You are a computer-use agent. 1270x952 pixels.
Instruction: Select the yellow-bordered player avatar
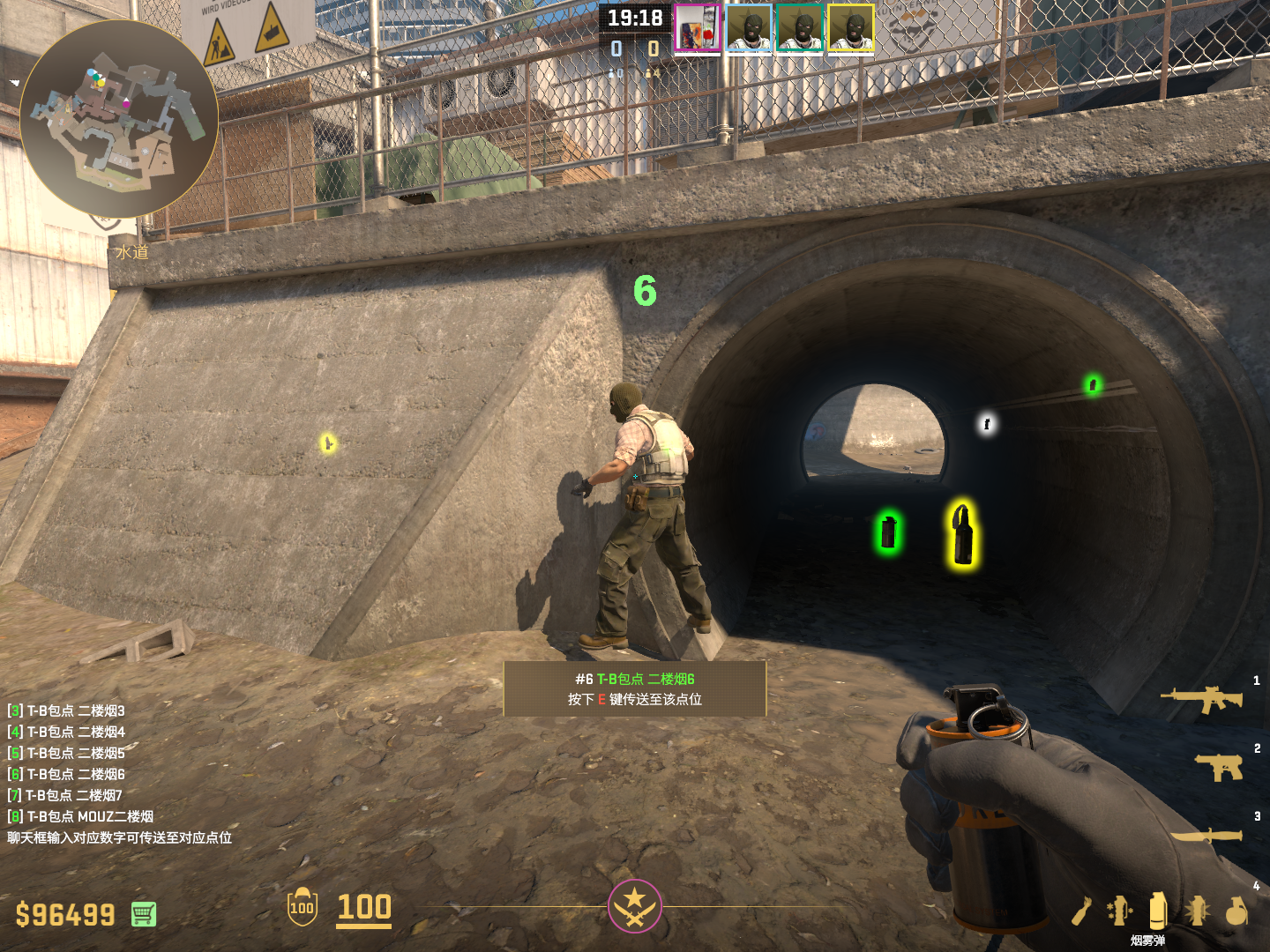(x=851, y=28)
